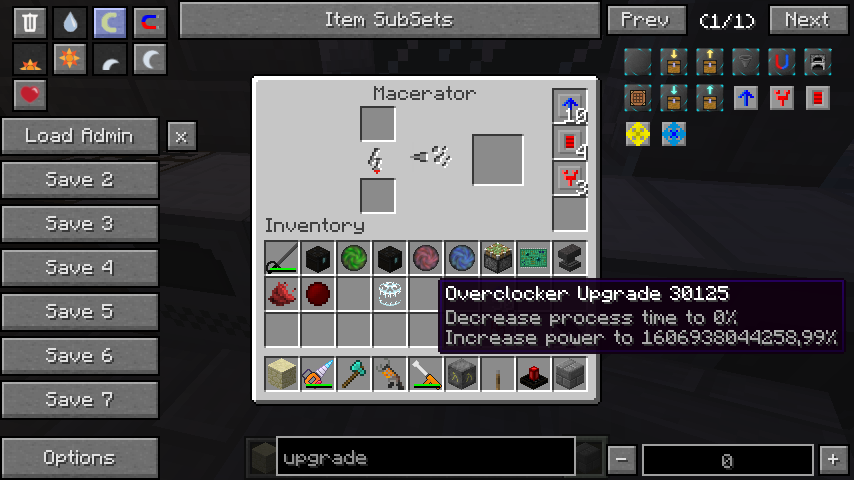Click the Load Admin button

80,136
